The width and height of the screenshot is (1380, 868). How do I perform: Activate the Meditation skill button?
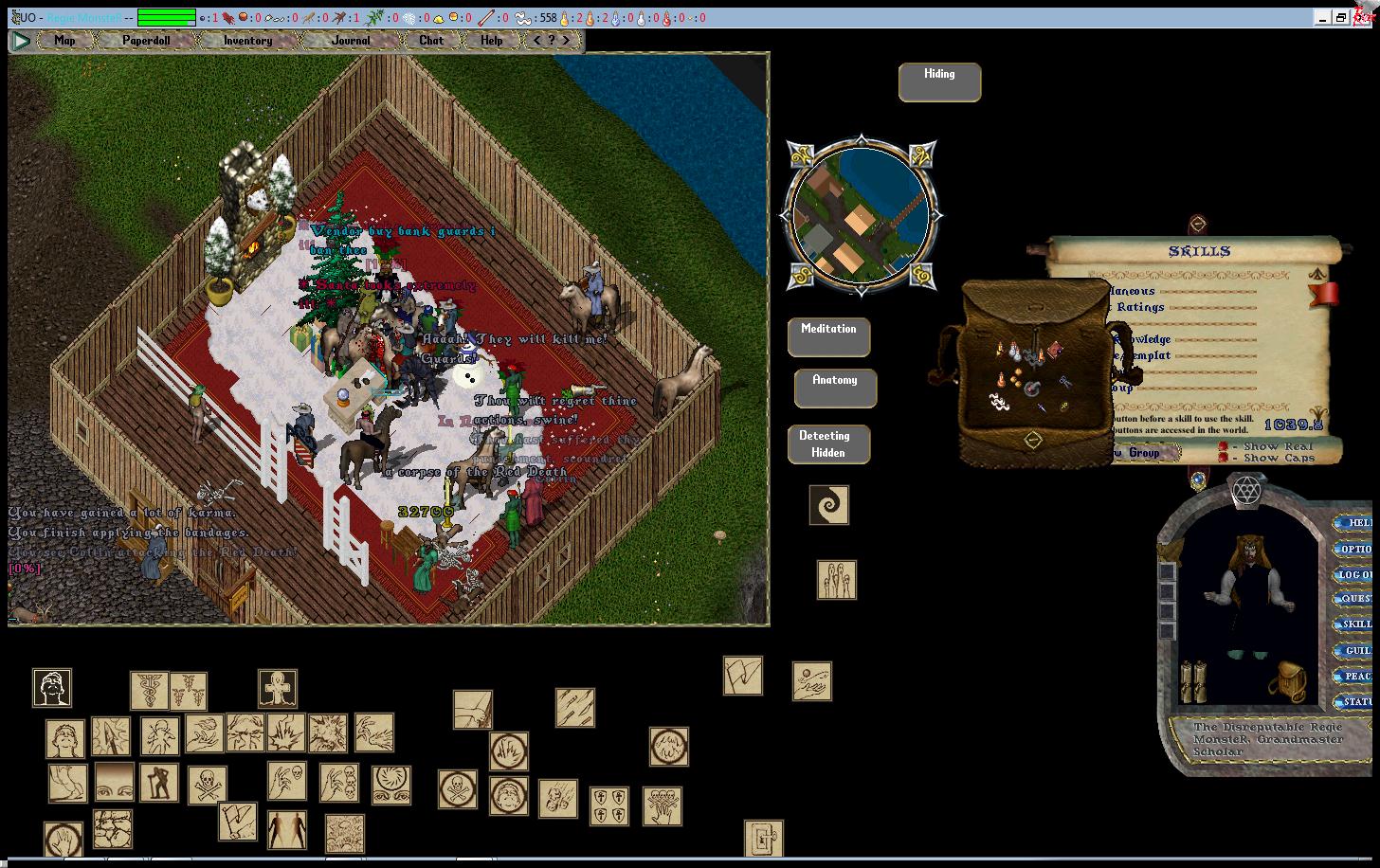click(828, 336)
